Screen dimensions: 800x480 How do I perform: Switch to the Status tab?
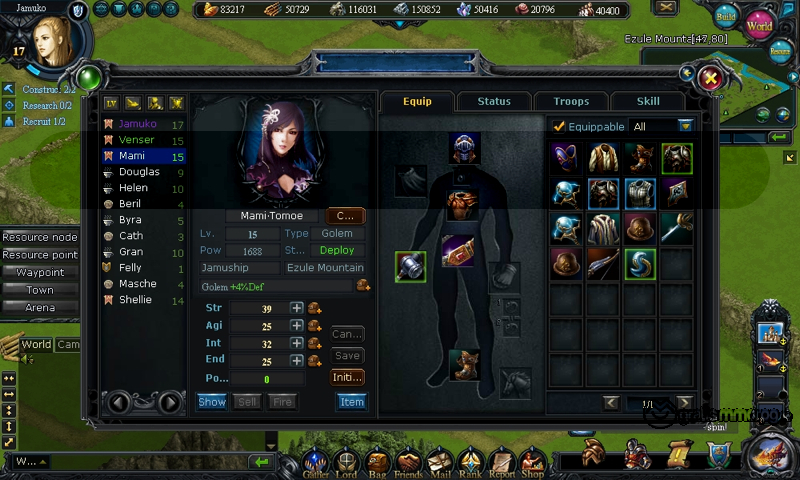coord(494,101)
